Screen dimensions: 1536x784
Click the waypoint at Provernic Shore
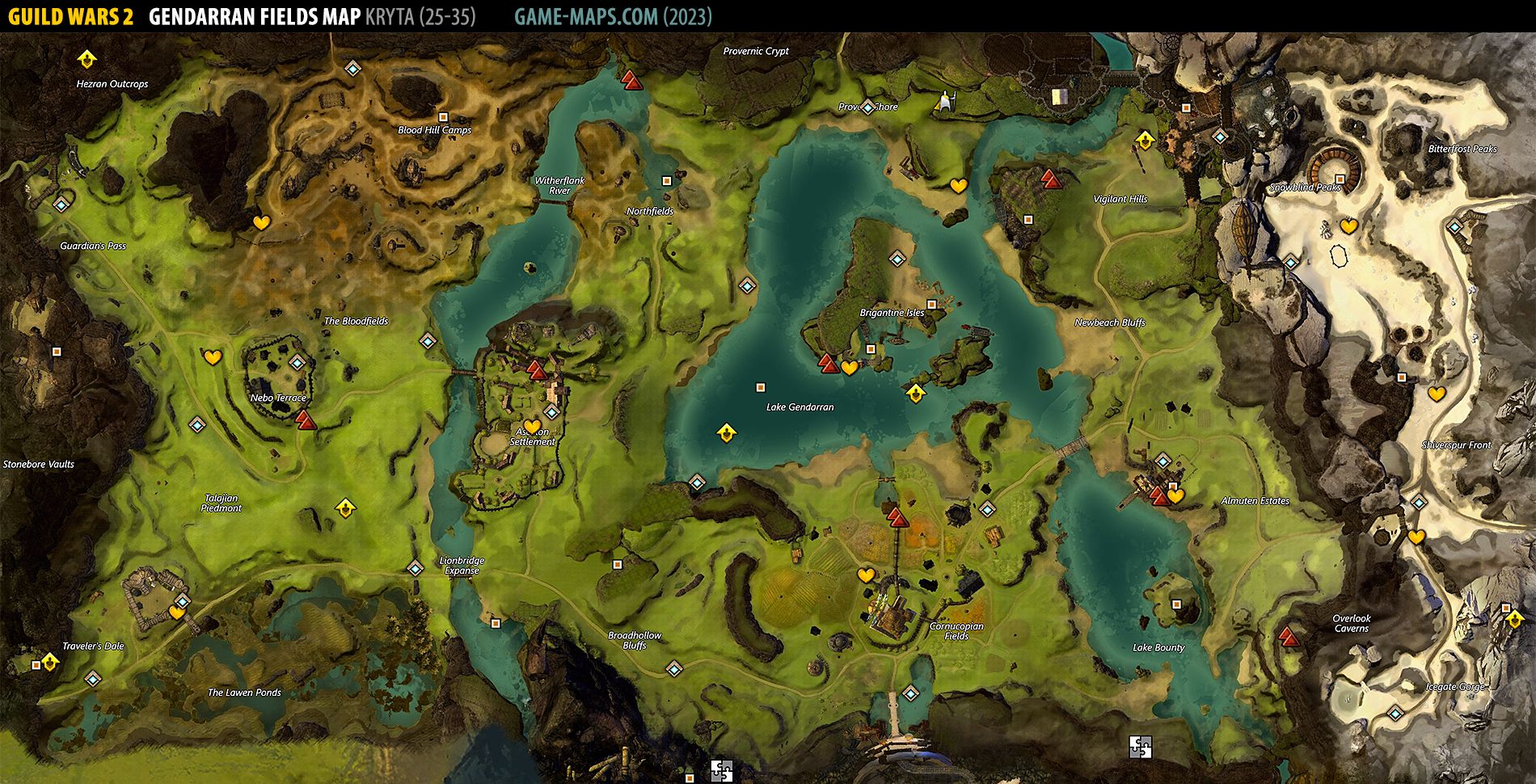867,107
